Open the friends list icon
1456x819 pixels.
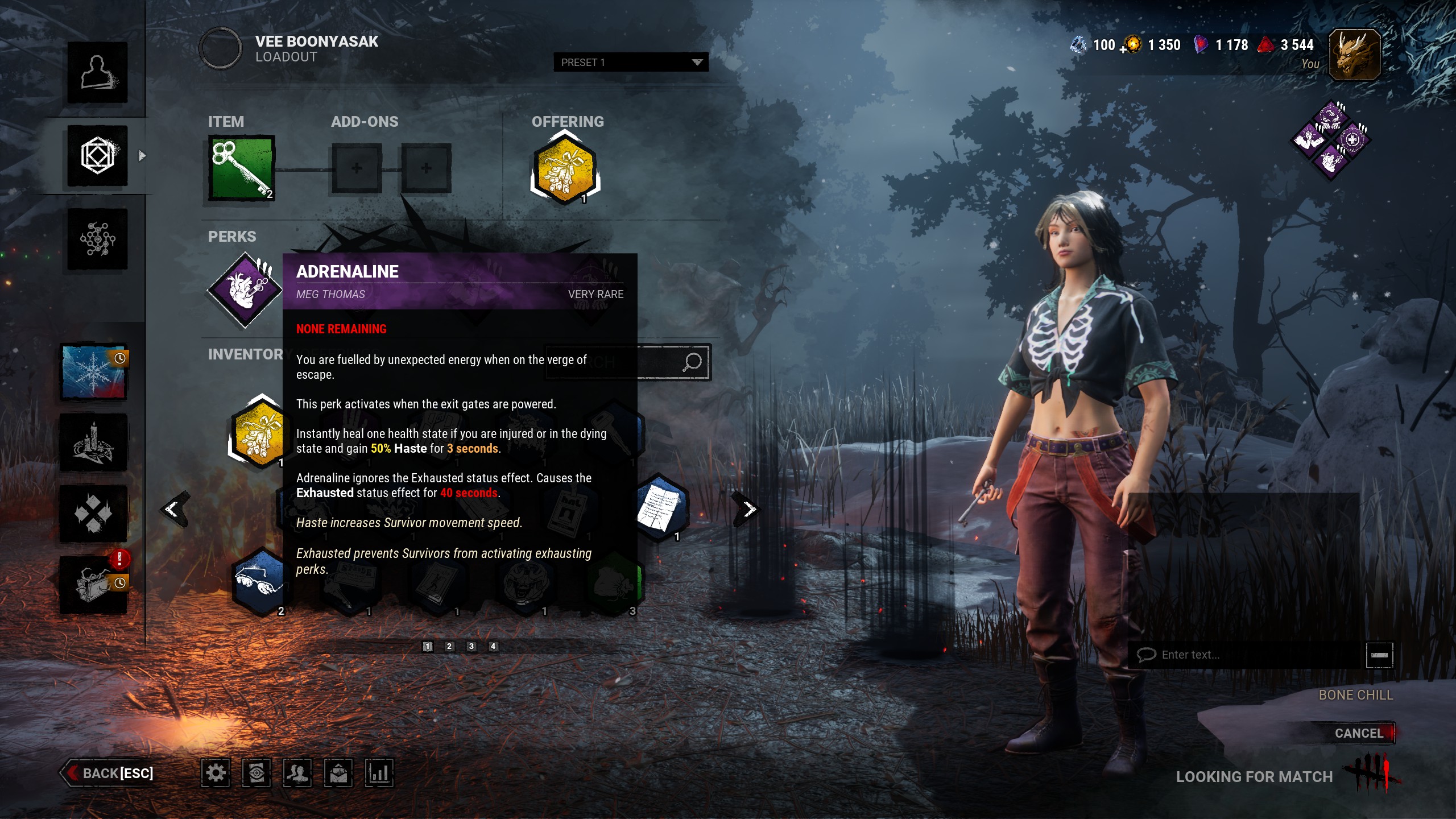(297, 773)
